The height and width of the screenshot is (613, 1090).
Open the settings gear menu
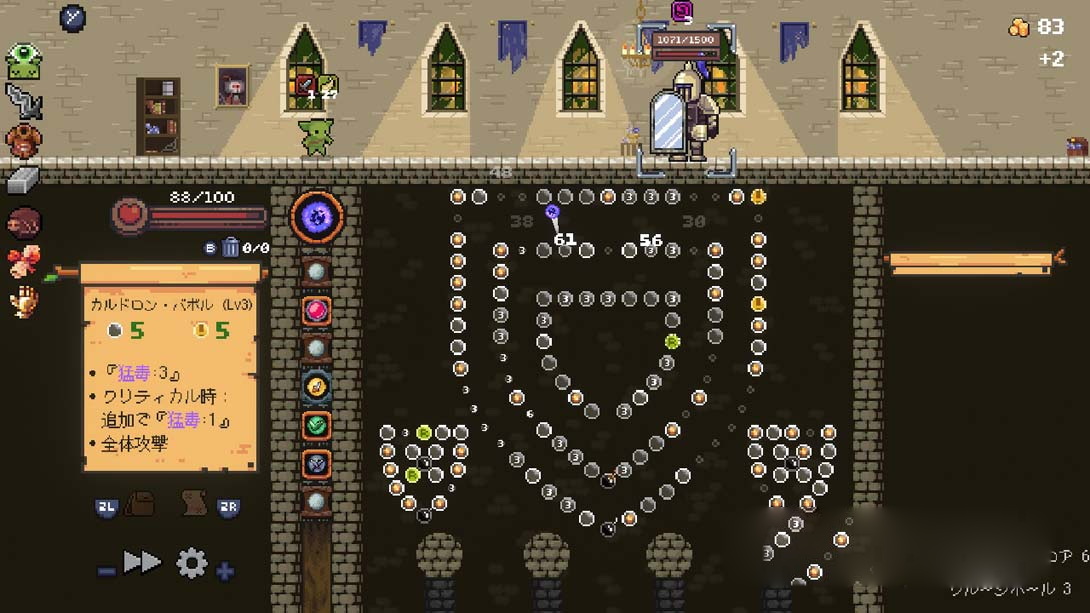[x=191, y=564]
